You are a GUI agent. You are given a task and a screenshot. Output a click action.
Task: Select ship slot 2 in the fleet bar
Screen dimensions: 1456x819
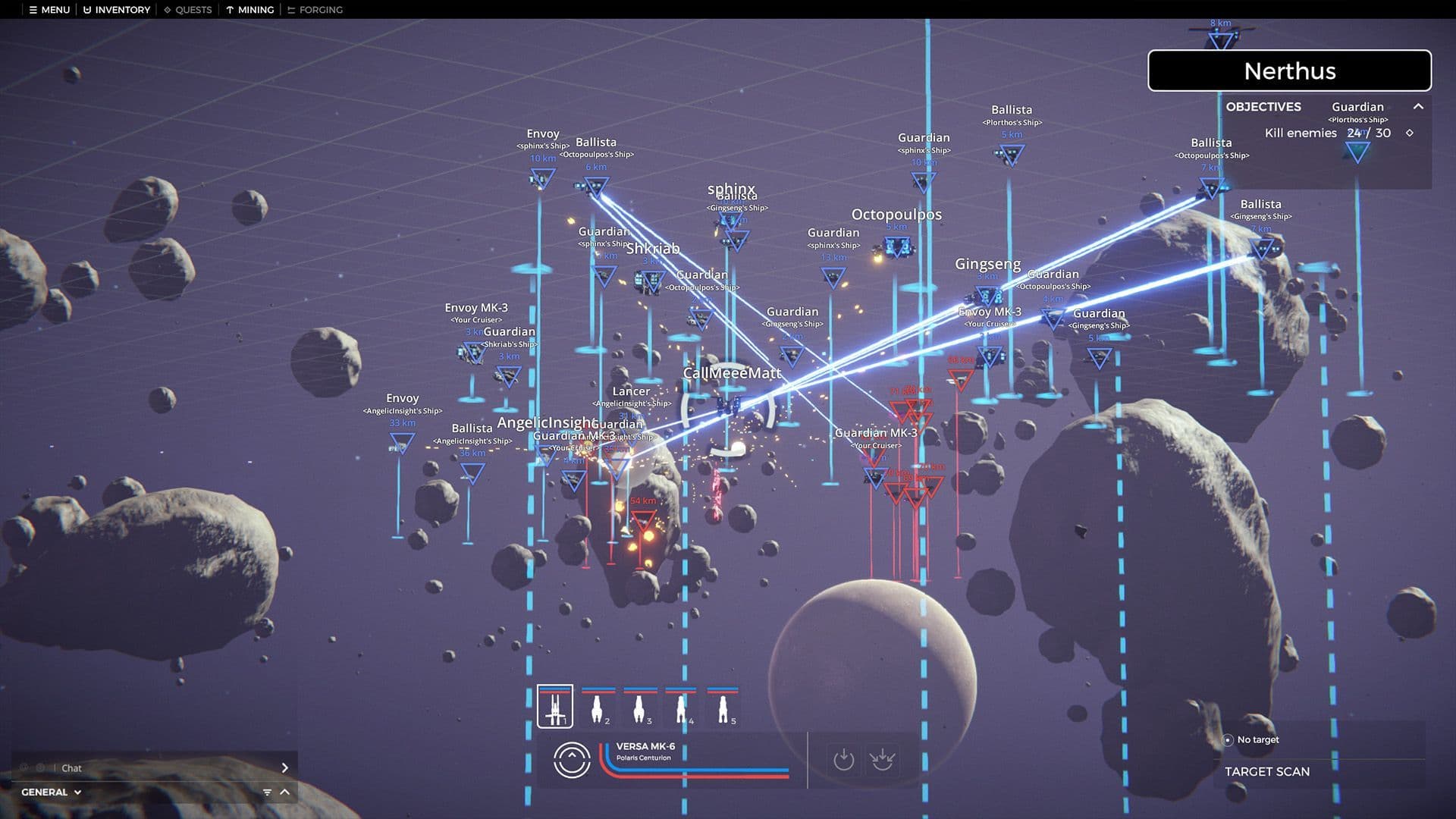click(598, 707)
